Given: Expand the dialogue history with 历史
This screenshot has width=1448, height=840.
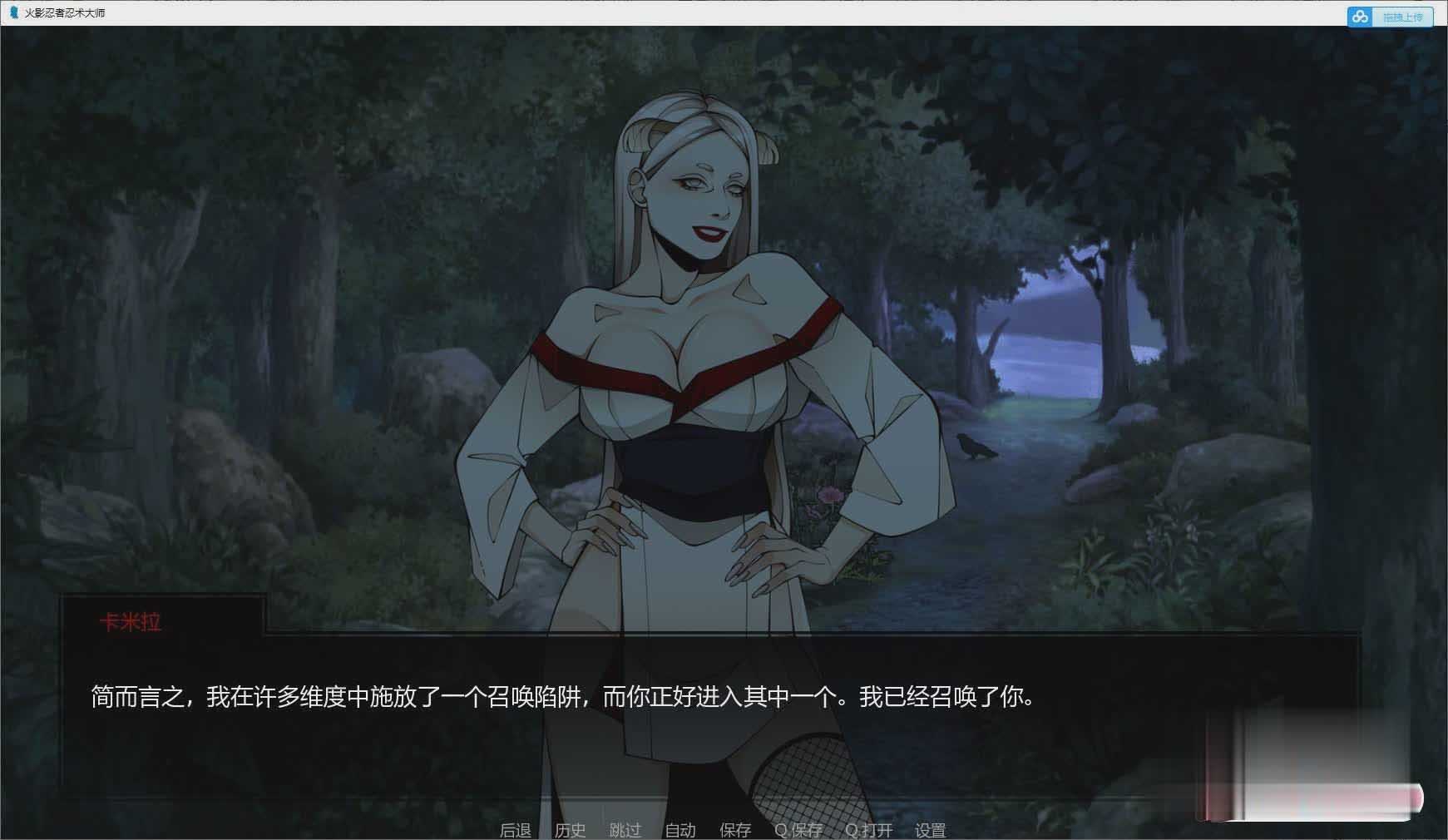Looking at the screenshot, I should click(569, 829).
